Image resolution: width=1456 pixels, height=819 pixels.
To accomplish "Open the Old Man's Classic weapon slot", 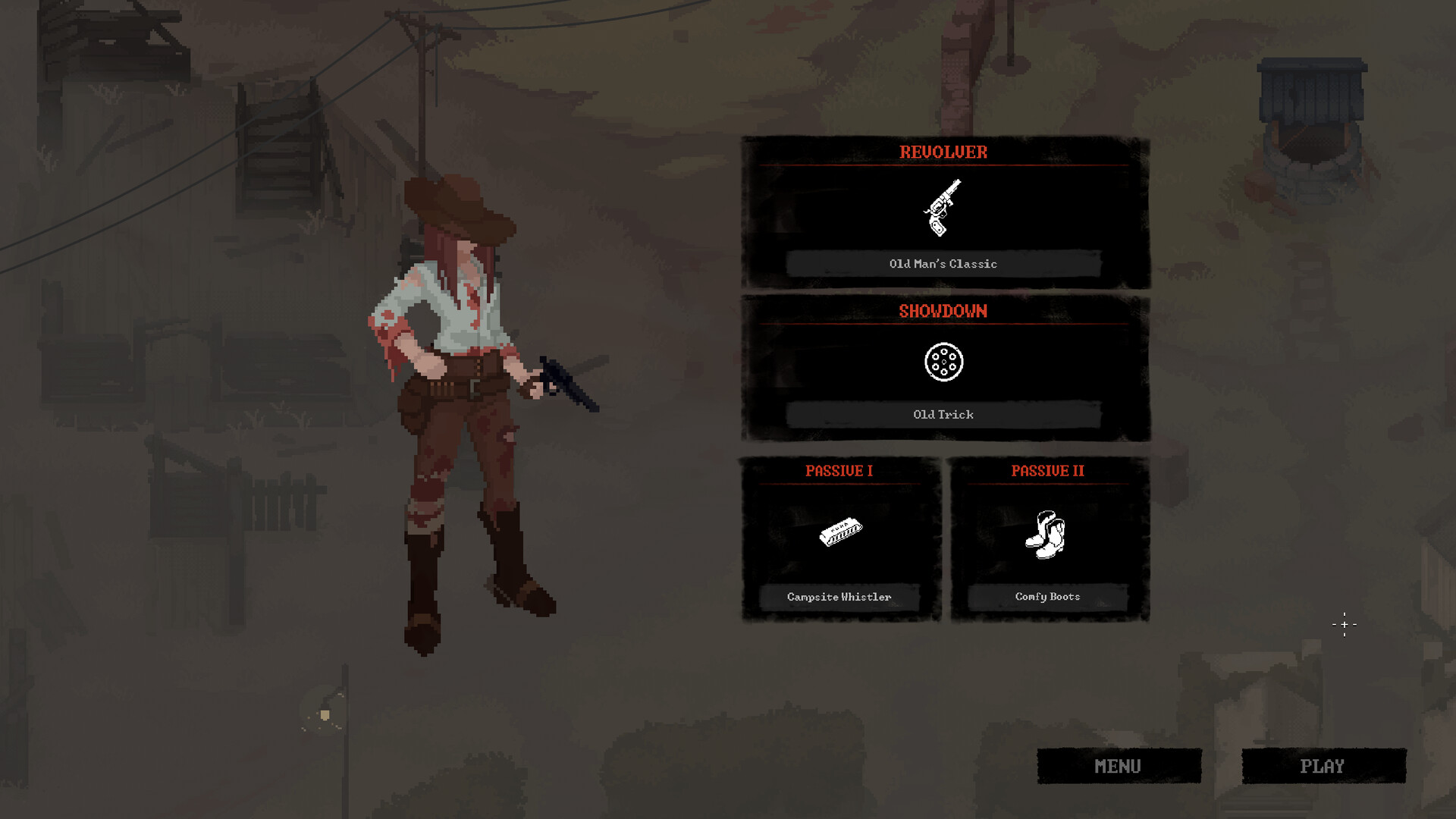I will point(943,264).
